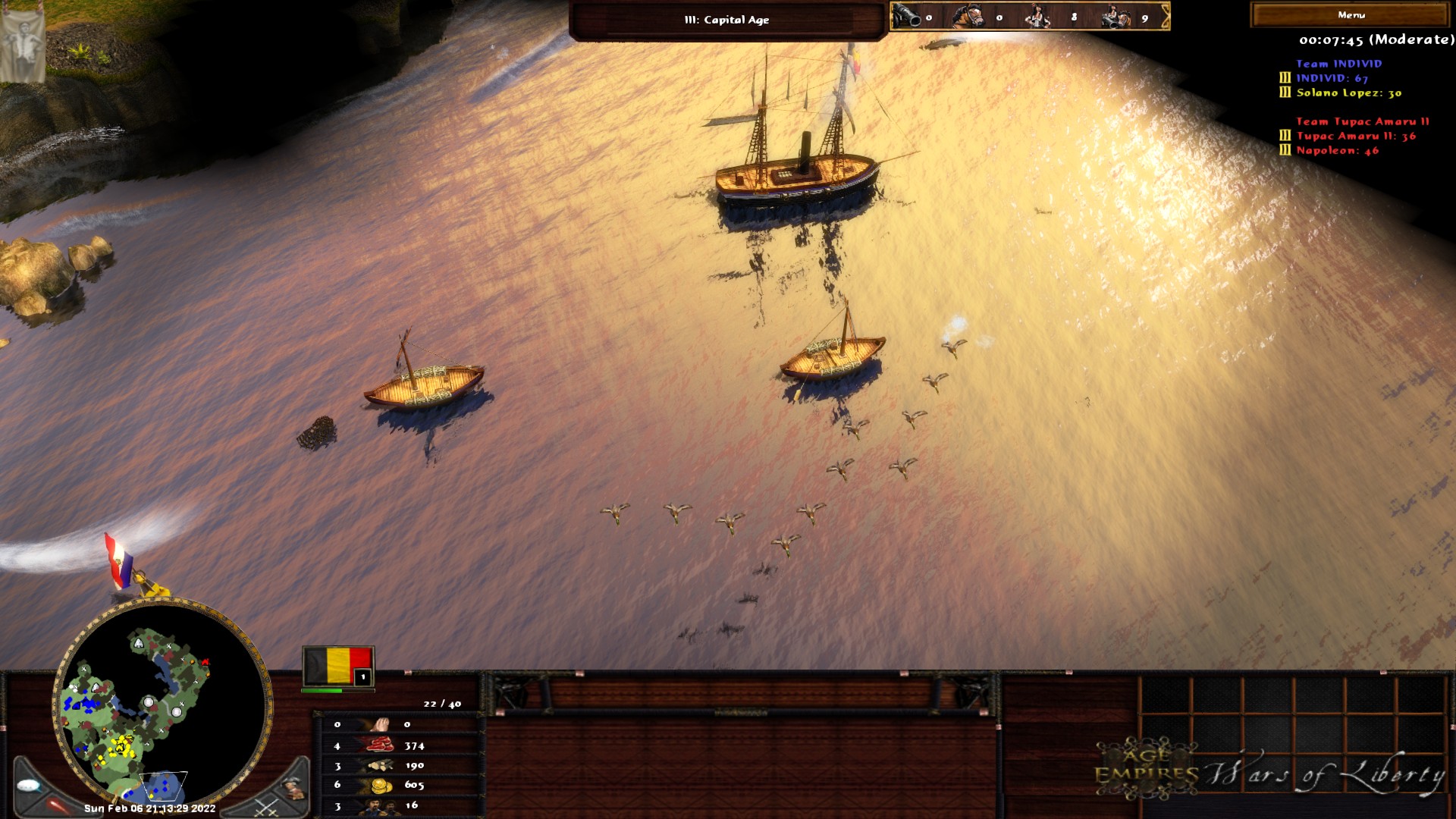Select the Napoleon player score entry
Viewport: 1456px width, 819px height.
click(x=1337, y=150)
